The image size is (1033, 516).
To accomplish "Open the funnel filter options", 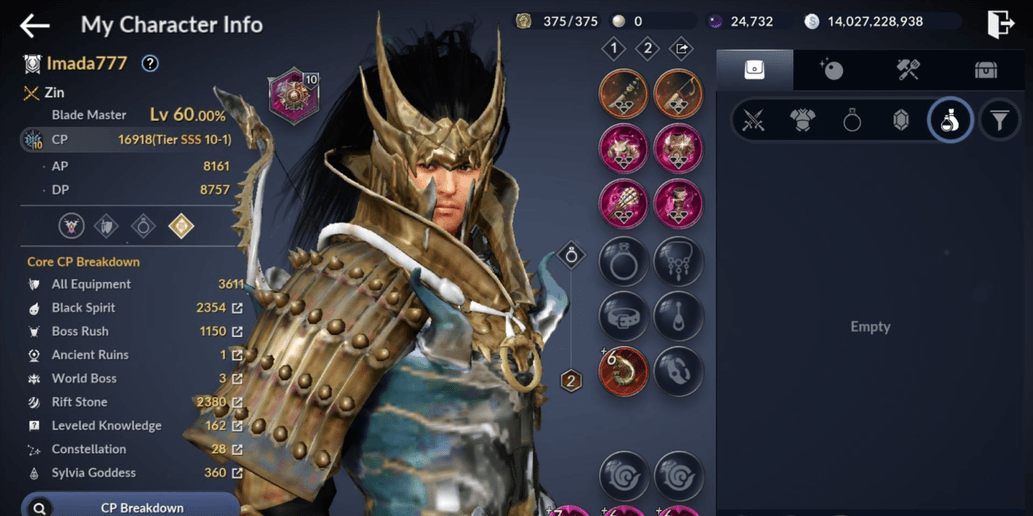I will click(x=999, y=121).
